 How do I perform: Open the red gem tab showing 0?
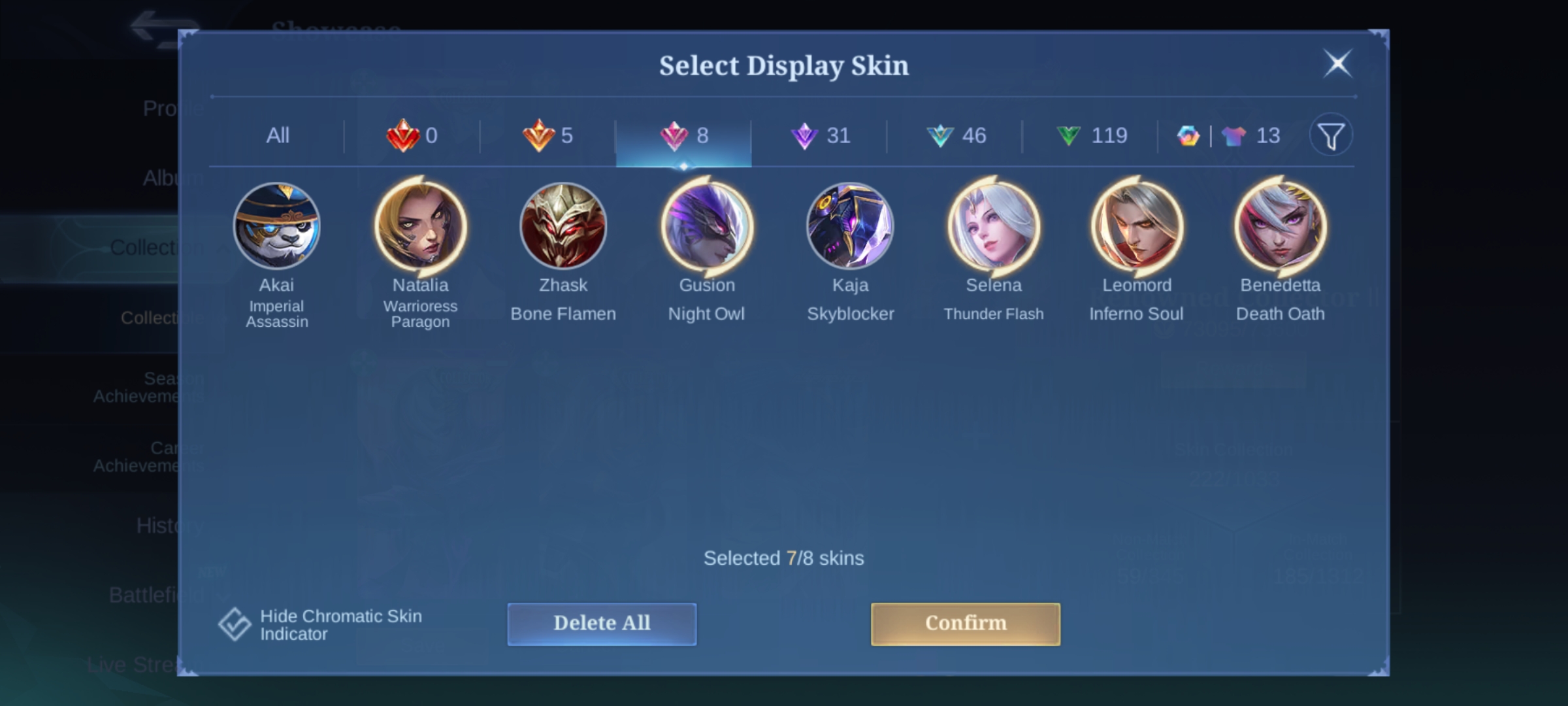coord(412,136)
